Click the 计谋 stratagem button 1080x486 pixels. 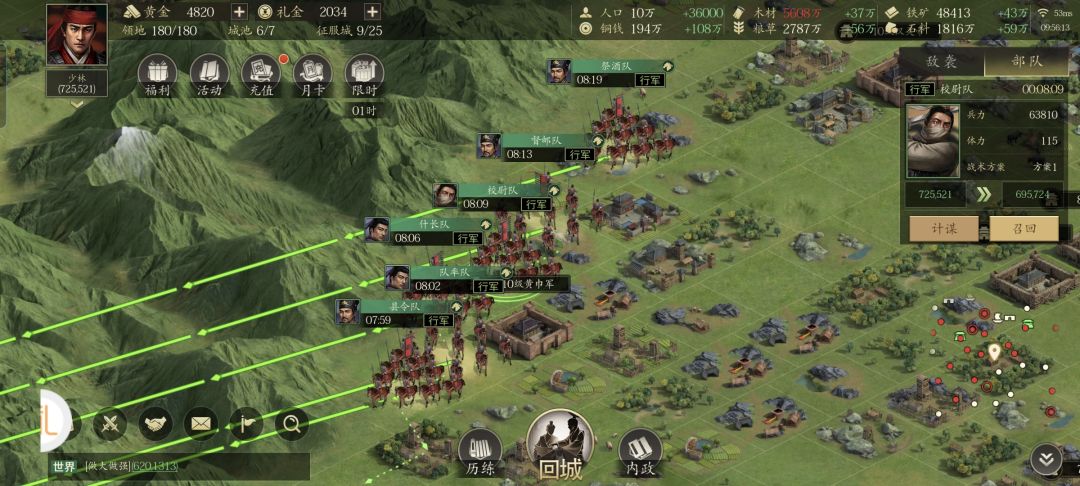coord(944,228)
